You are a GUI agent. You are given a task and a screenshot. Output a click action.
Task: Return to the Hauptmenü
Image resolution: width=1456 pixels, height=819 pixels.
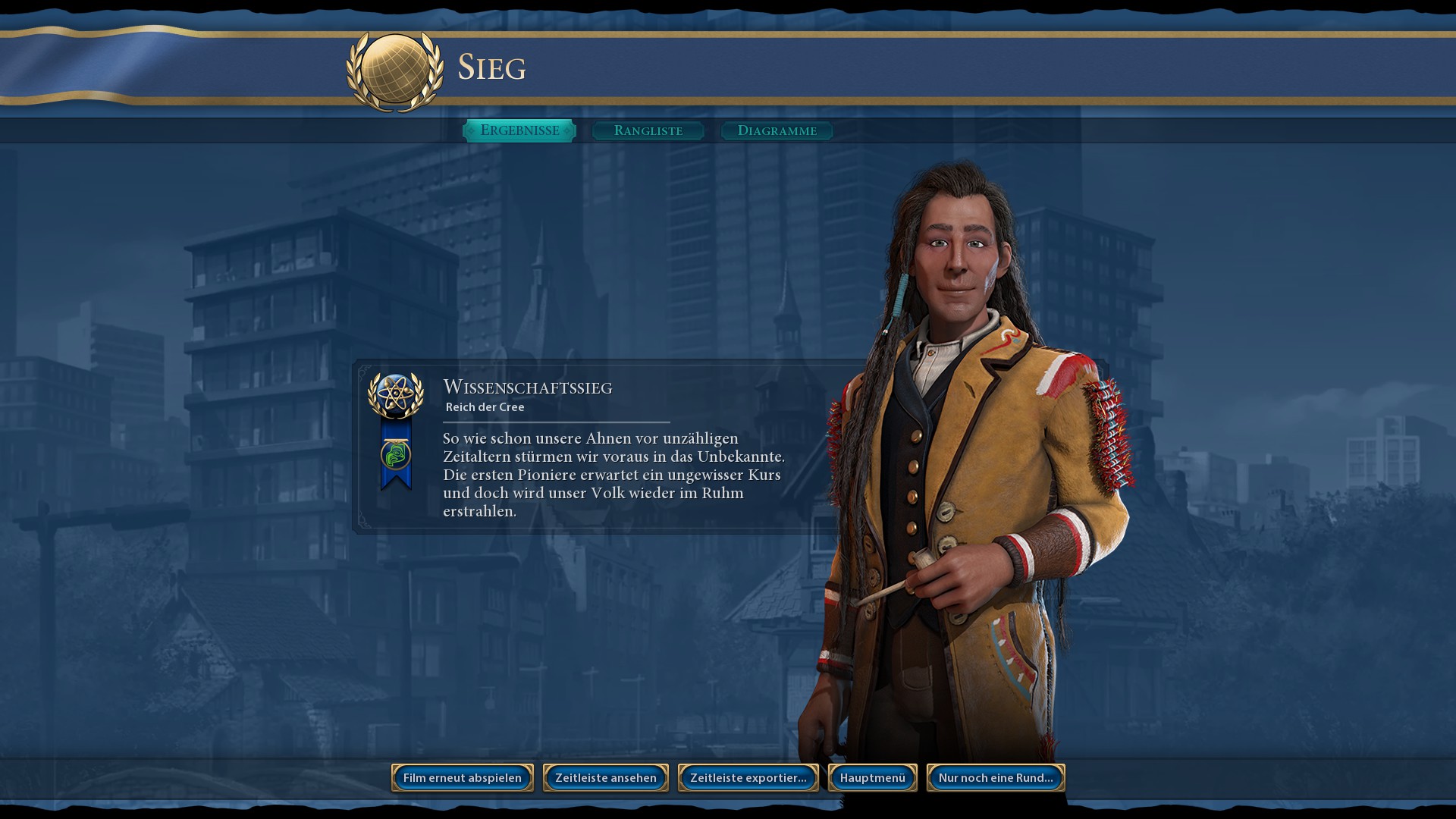pyautogui.click(x=873, y=777)
